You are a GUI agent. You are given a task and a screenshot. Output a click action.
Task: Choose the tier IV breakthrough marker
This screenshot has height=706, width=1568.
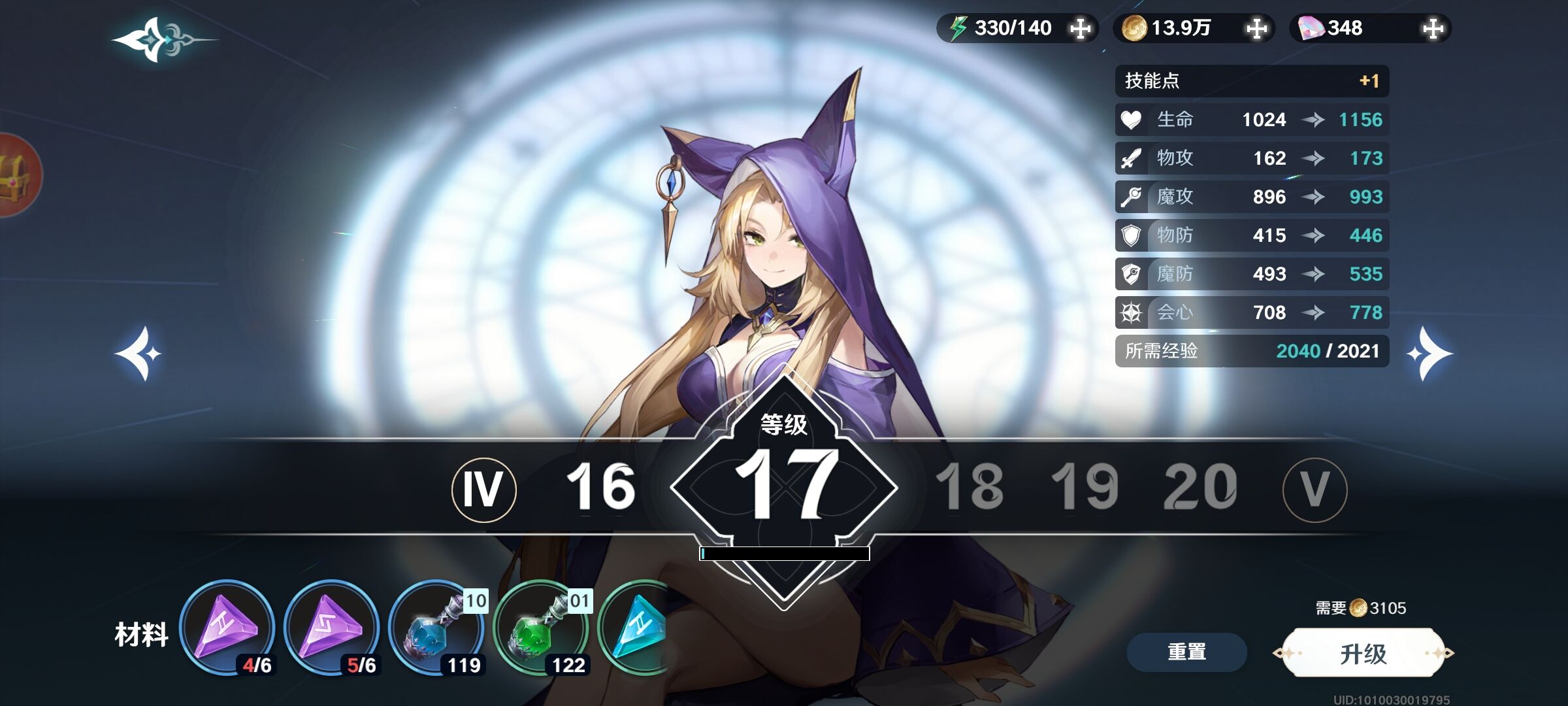click(x=483, y=490)
